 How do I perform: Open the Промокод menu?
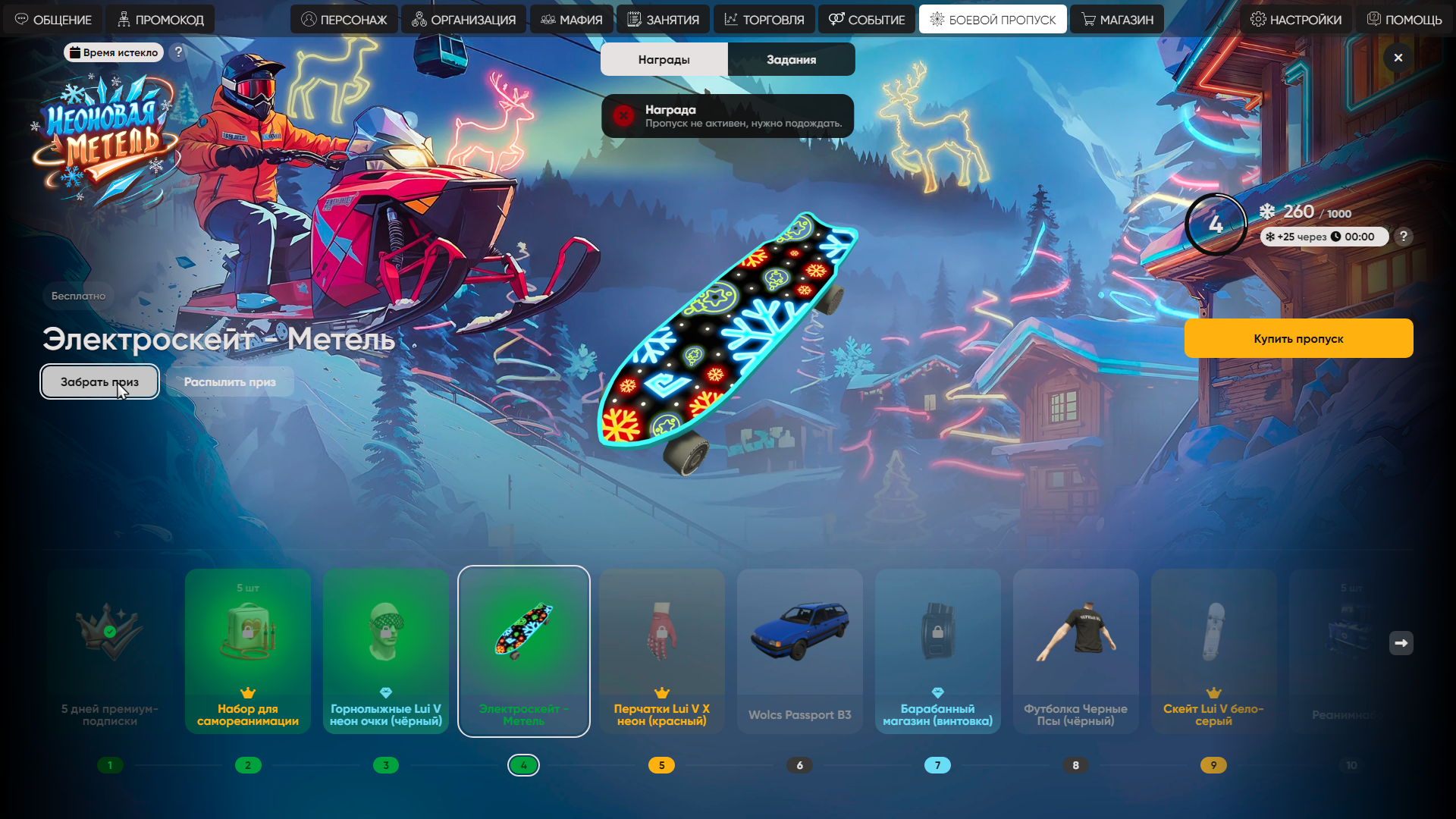pos(160,20)
